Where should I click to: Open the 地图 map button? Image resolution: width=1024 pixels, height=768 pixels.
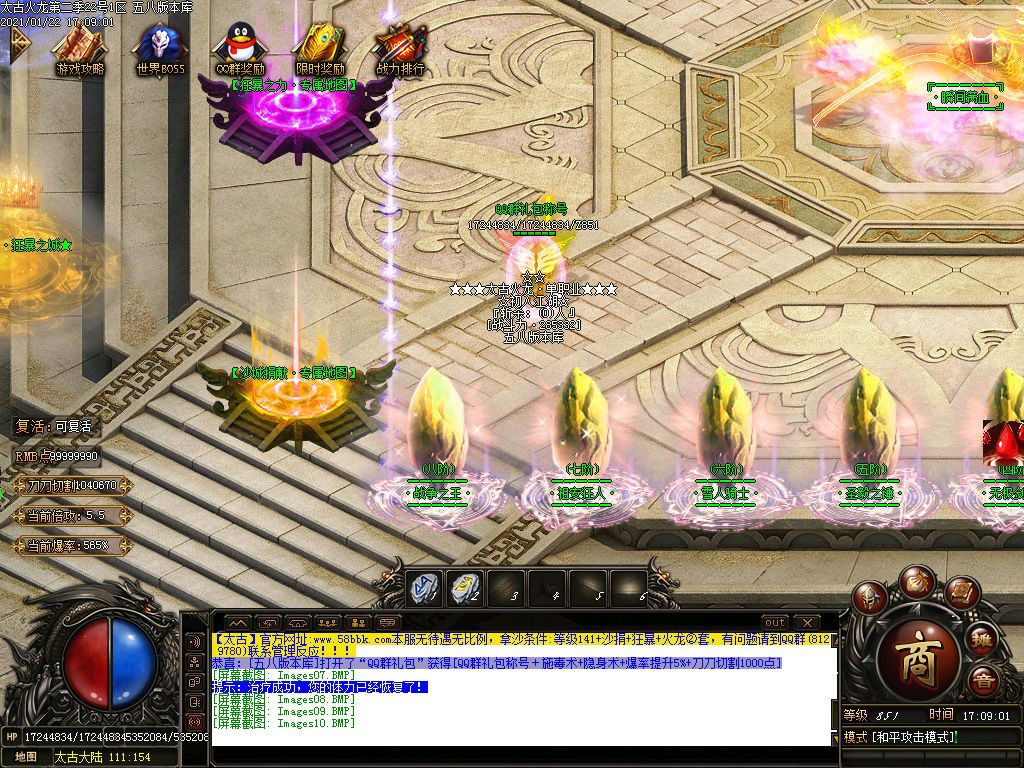(25, 757)
